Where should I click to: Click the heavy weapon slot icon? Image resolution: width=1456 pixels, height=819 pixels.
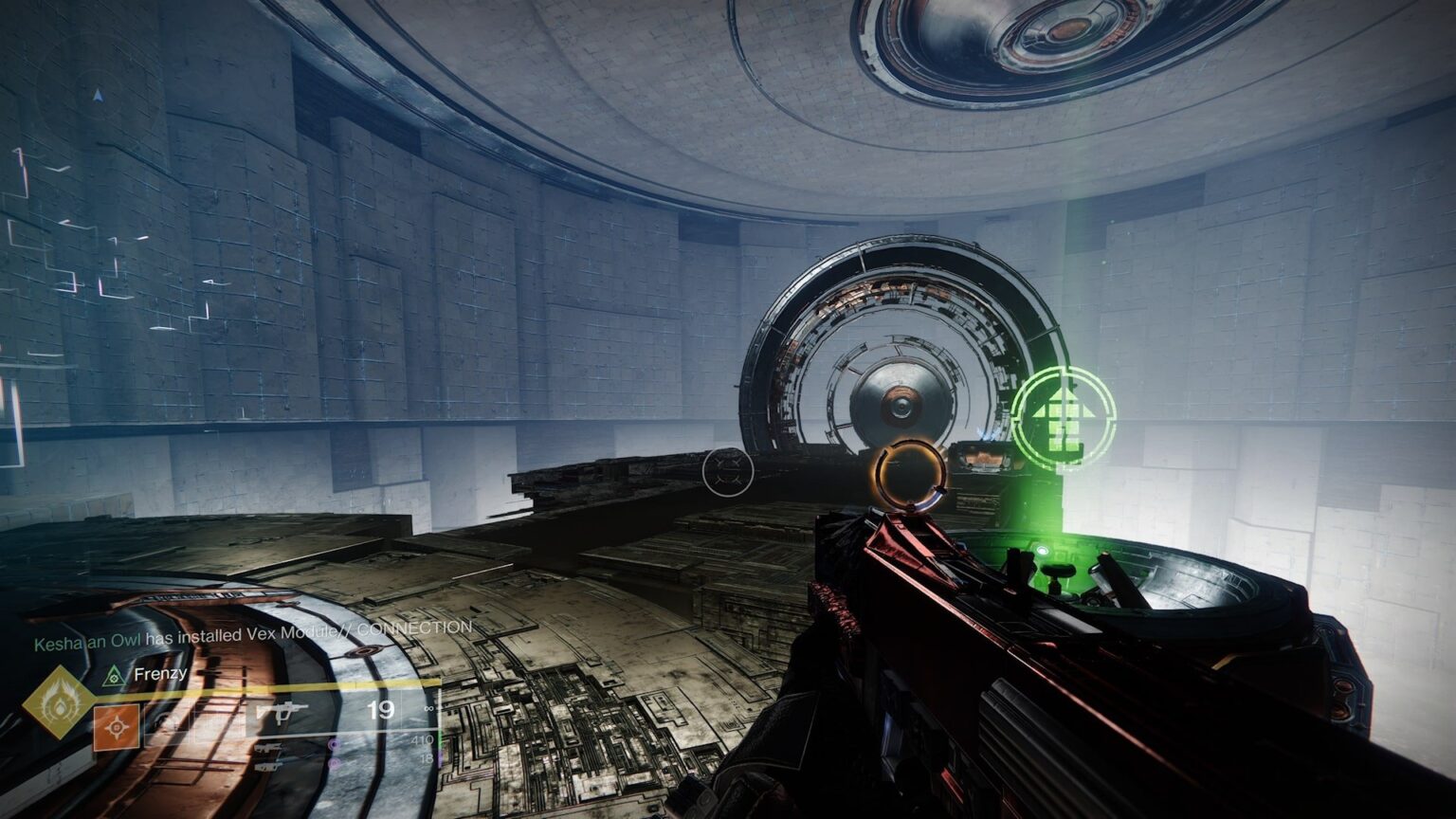click(x=266, y=766)
